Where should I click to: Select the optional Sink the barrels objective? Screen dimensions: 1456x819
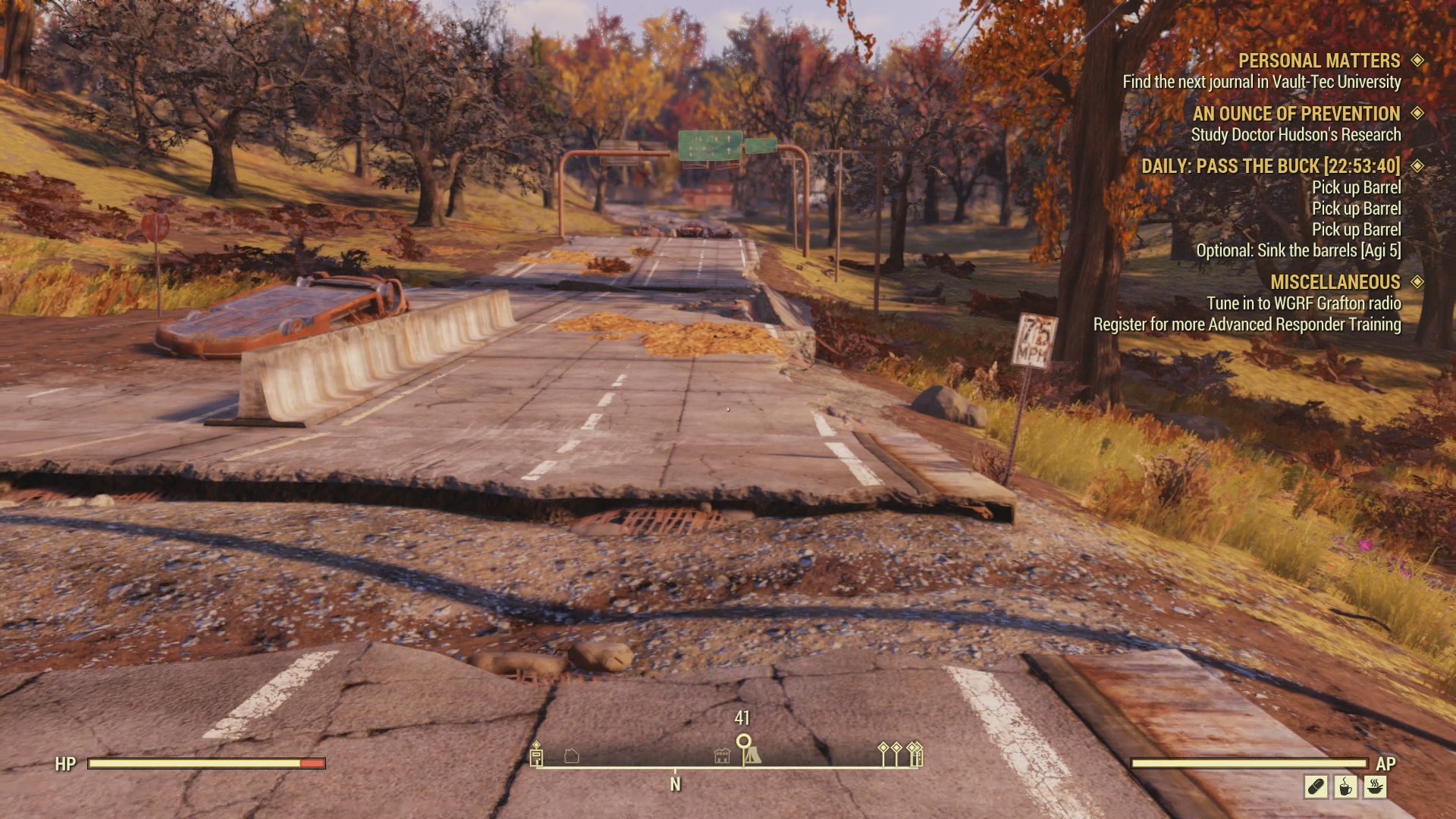[x=1298, y=250]
